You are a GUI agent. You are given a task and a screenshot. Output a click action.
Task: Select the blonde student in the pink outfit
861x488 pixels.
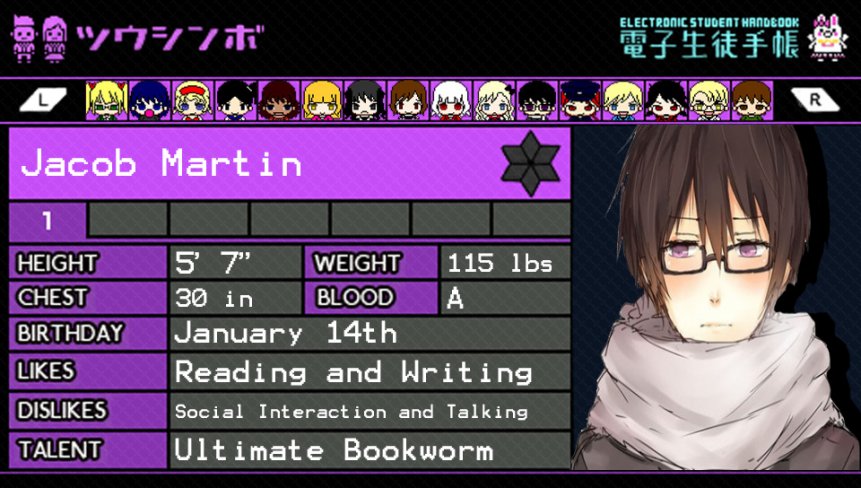(x=321, y=100)
